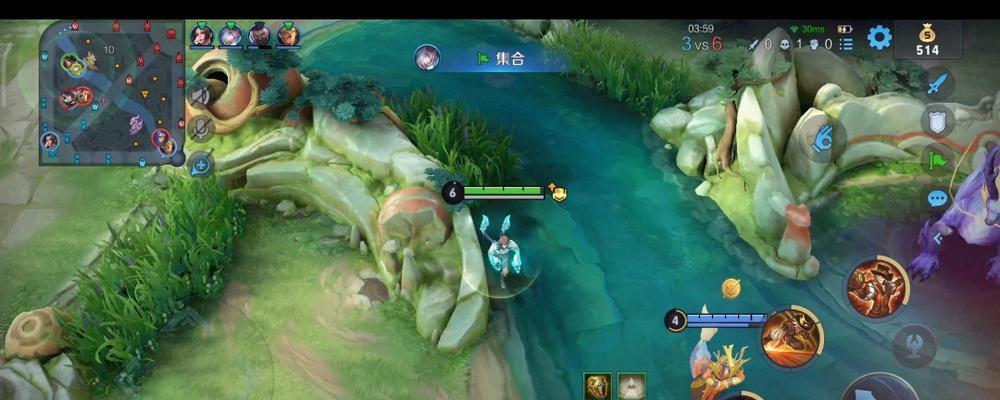This screenshot has width=1000, height=400.
Task: Open the quick chat plus bubble
Action: pyautogui.click(x=200, y=165)
